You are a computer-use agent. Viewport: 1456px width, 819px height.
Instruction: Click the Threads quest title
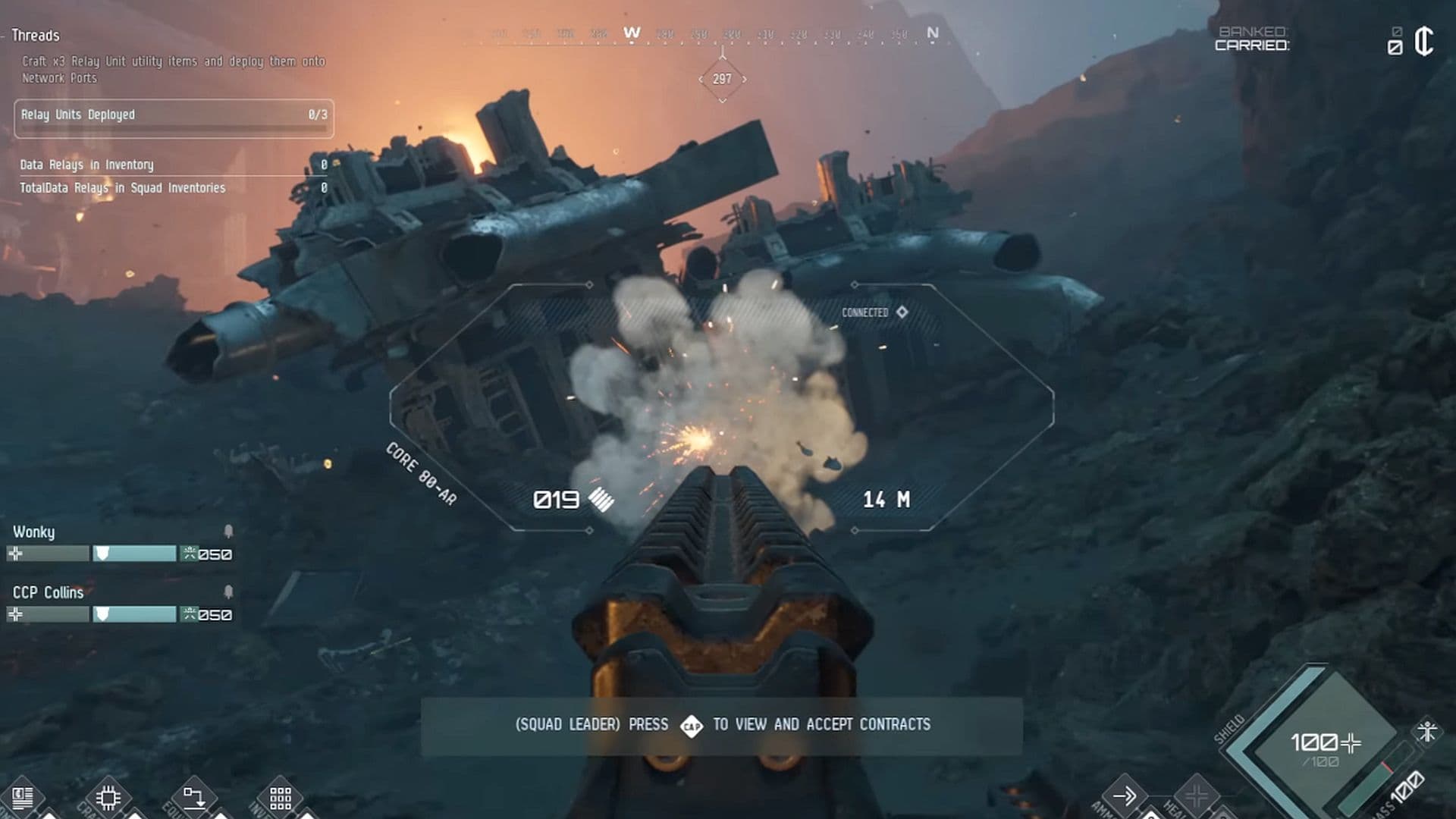pyautogui.click(x=35, y=36)
